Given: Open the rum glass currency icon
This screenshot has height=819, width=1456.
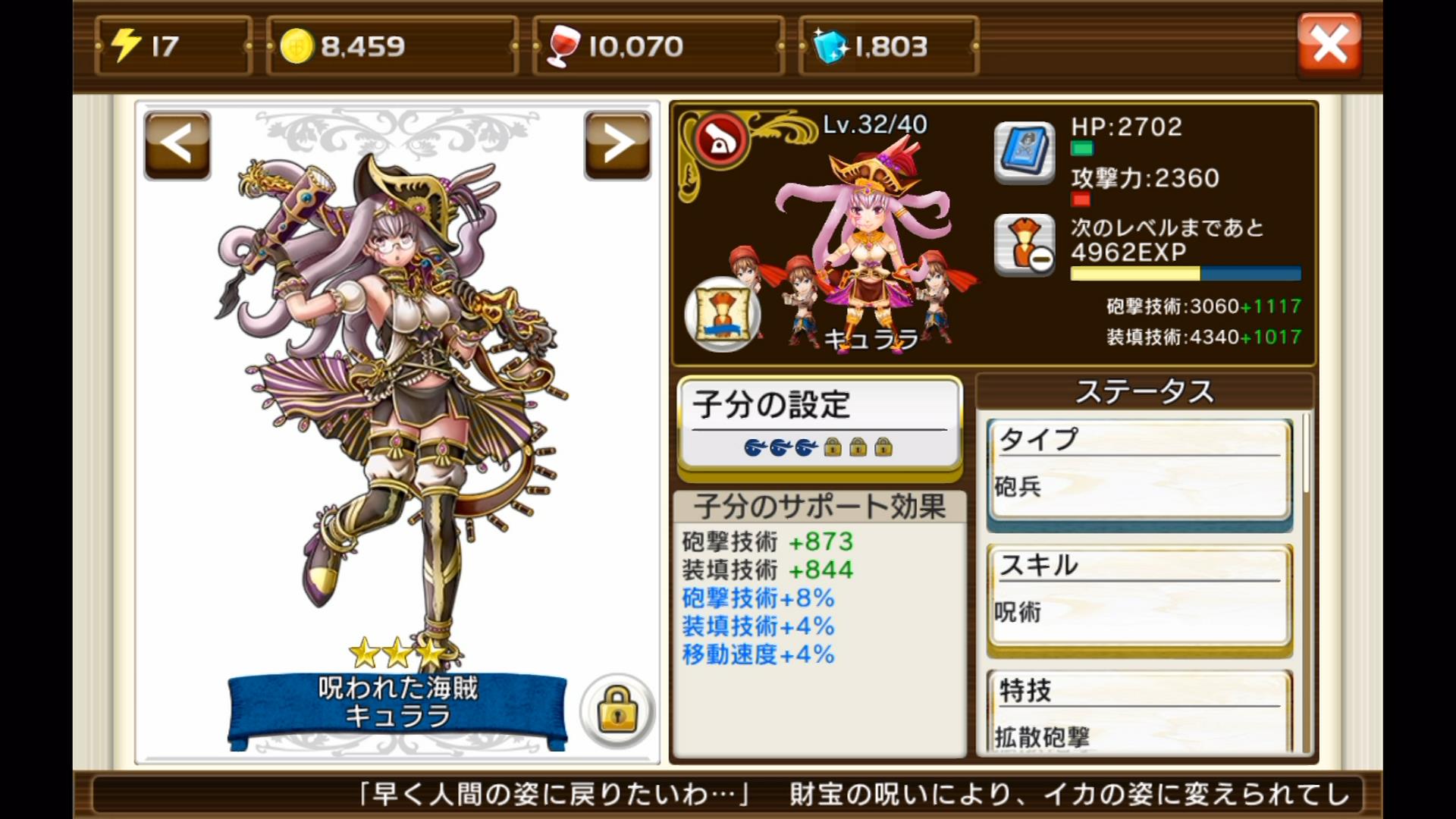Looking at the screenshot, I should (565, 45).
